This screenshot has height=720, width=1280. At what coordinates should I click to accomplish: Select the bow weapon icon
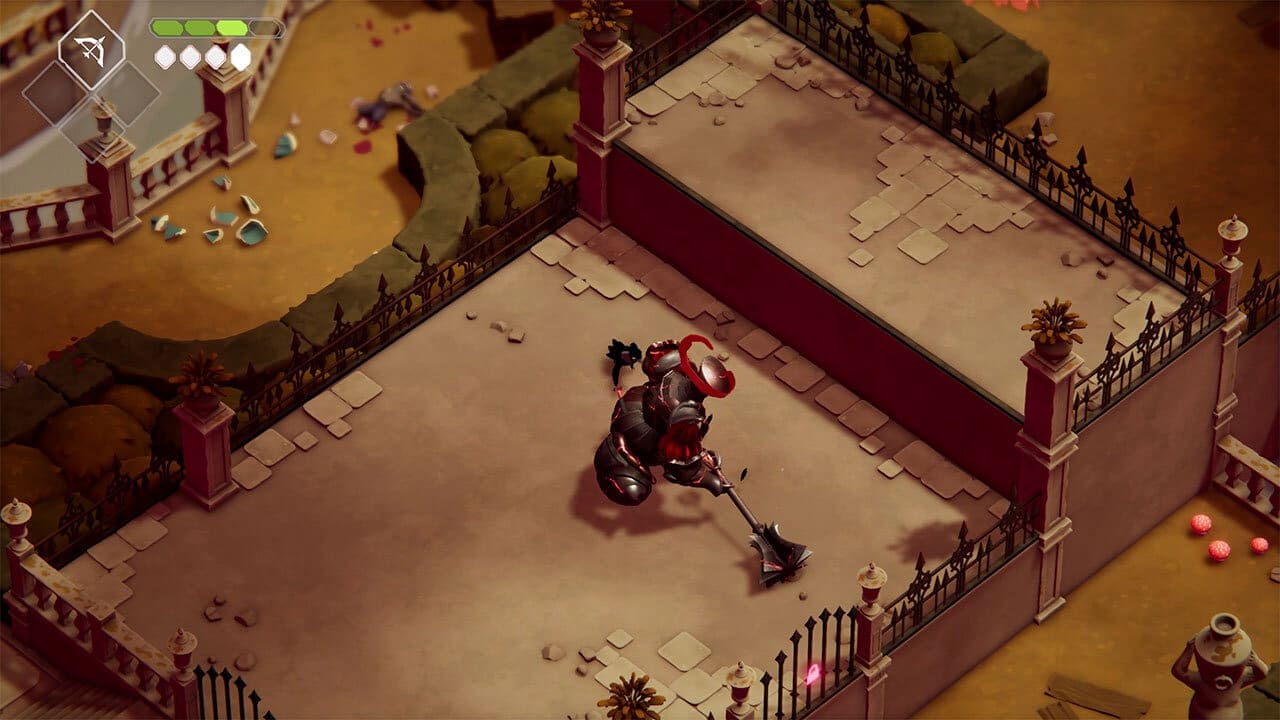(x=90, y=47)
